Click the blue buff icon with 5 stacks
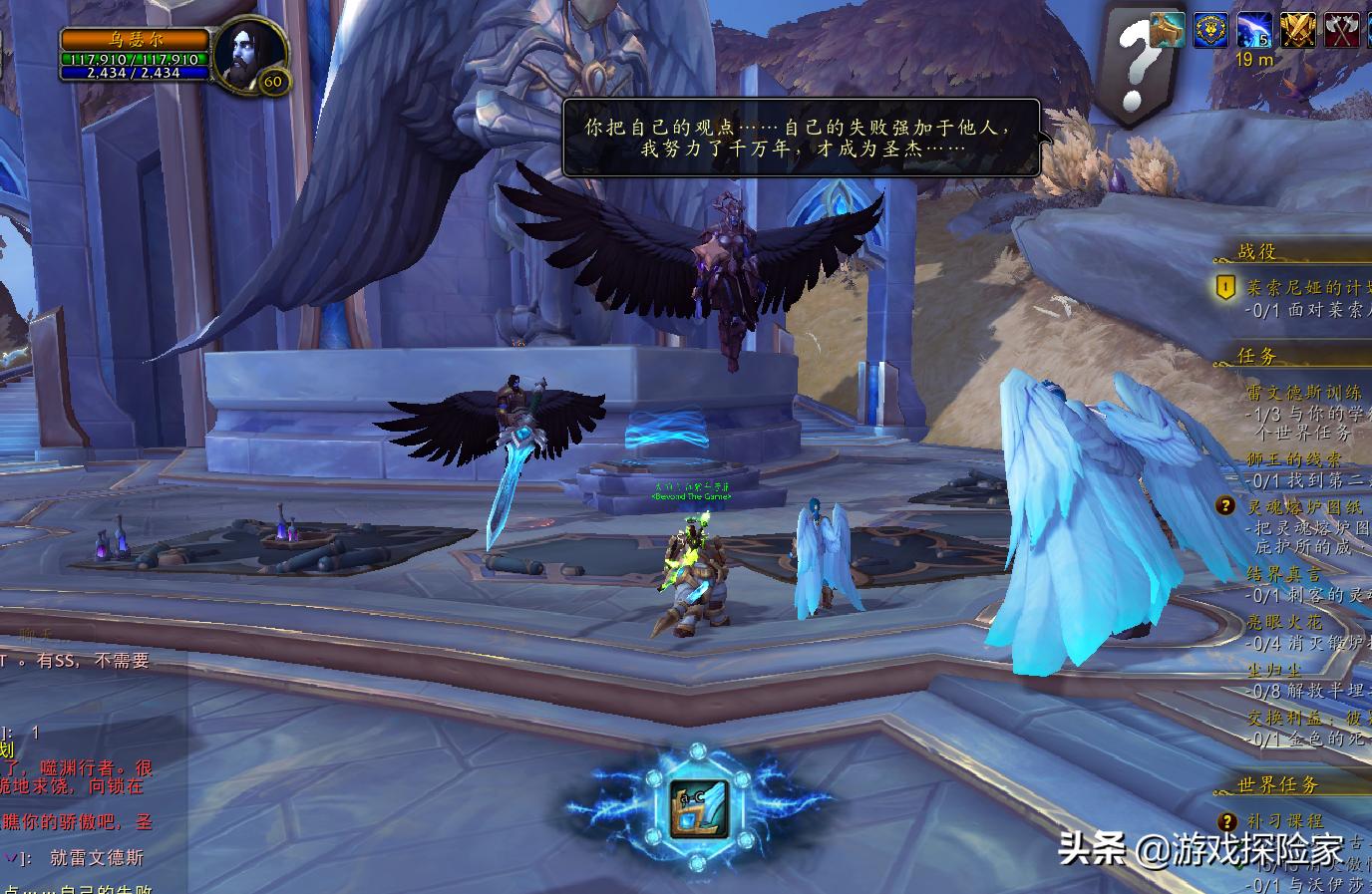This screenshot has width=1372, height=894. click(1254, 30)
